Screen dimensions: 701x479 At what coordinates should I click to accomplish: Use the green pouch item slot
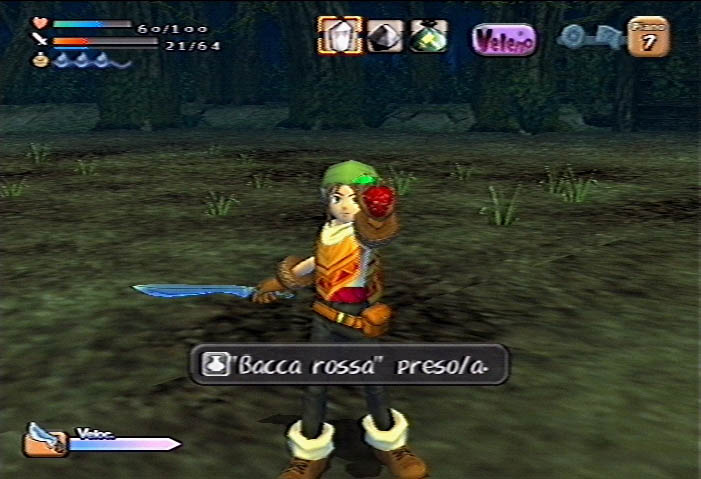click(428, 37)
